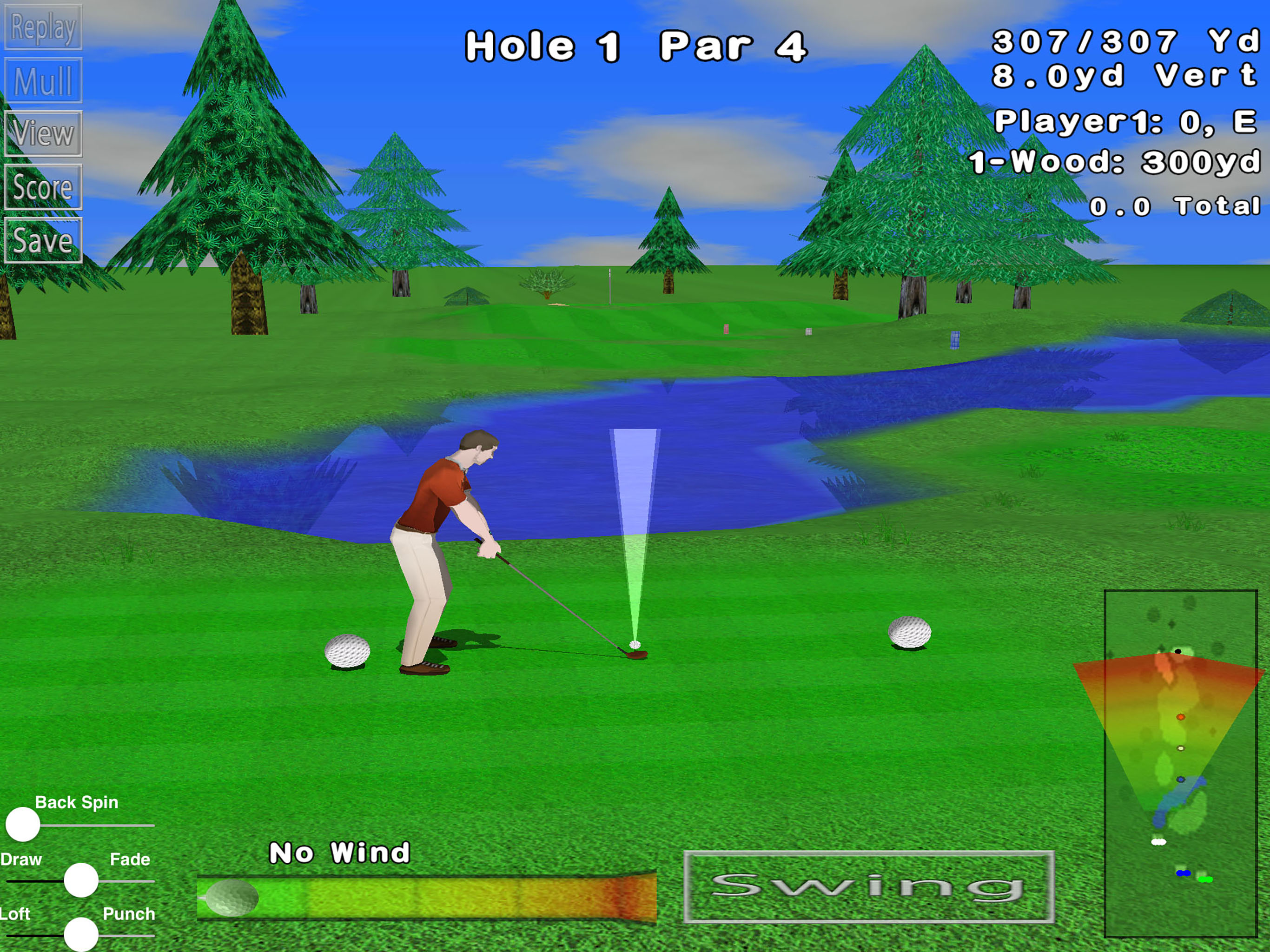Change camera with the View button
Screen dimensions: 1270x952
point(43,134)
